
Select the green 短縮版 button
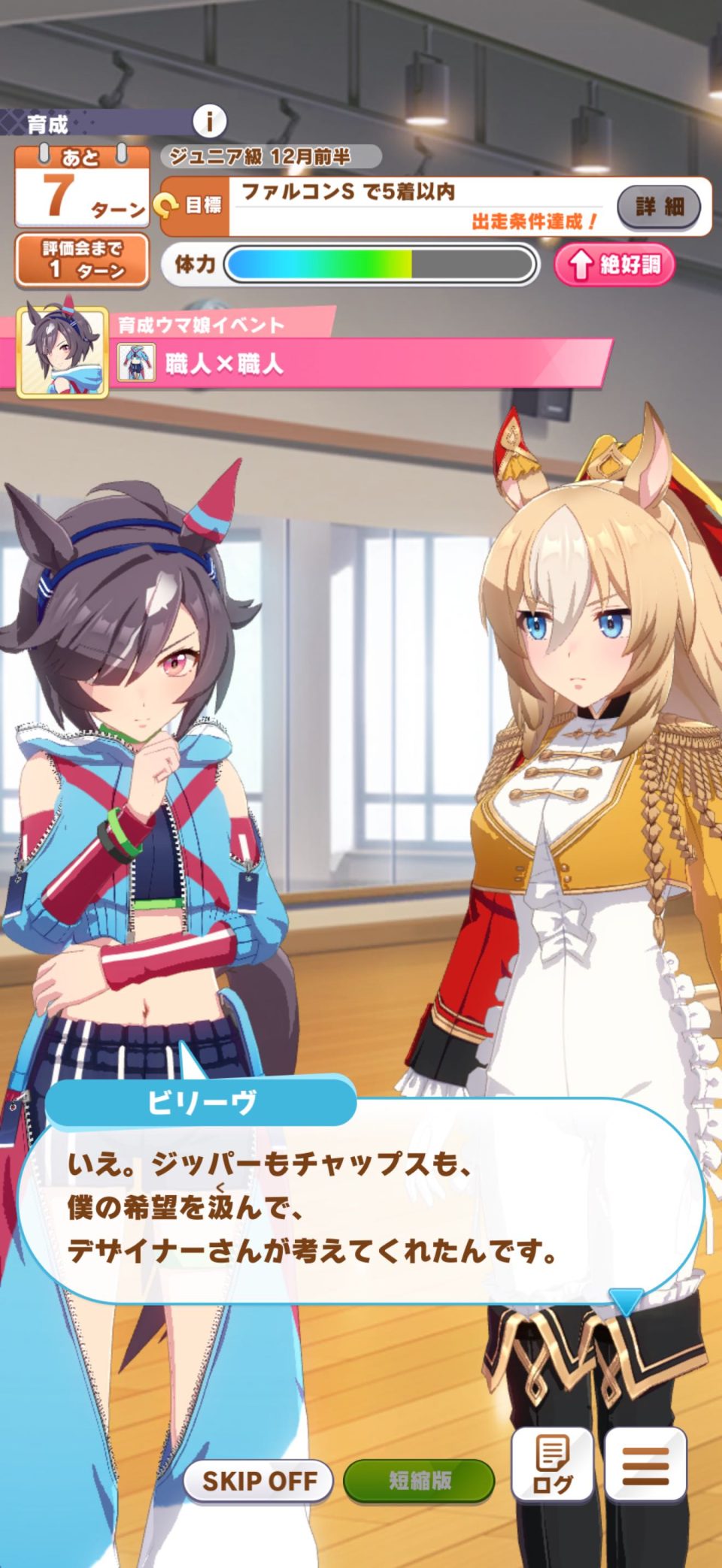419,1480
